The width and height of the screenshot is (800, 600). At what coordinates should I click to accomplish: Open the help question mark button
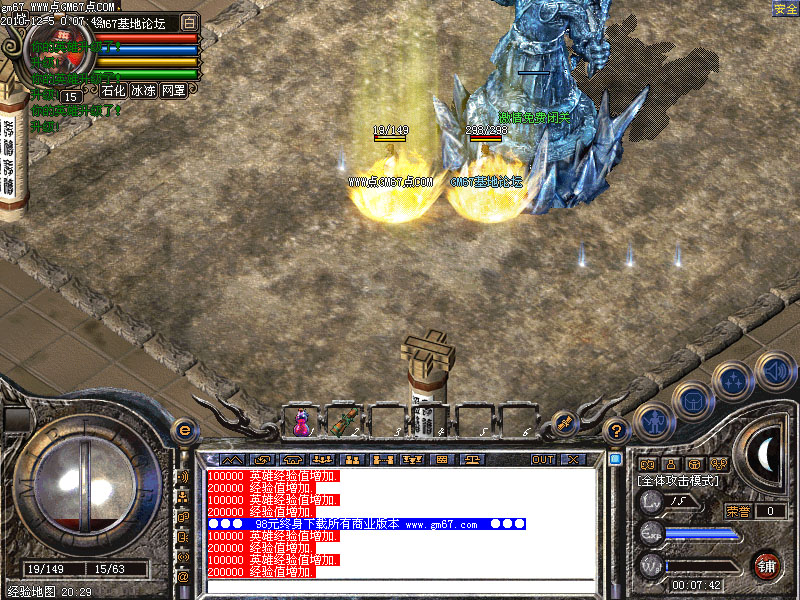(617, 430)
